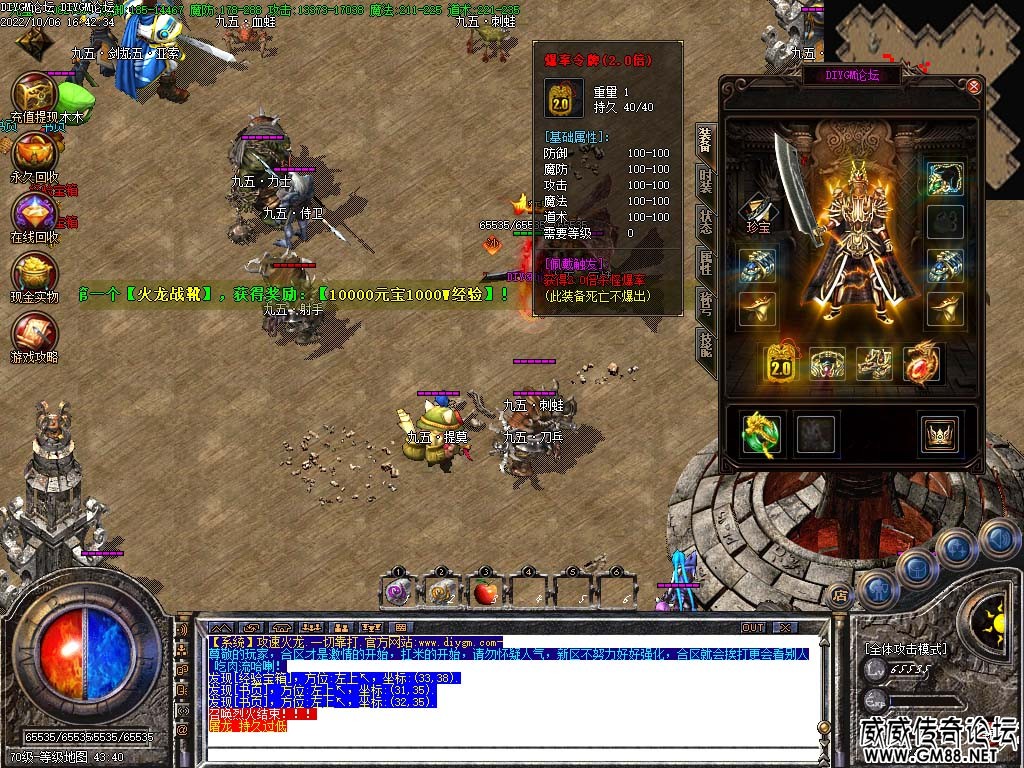Open the 状态 (status) tab
The width and height of the screenshot is (1024, 768).
pos(705,221)
